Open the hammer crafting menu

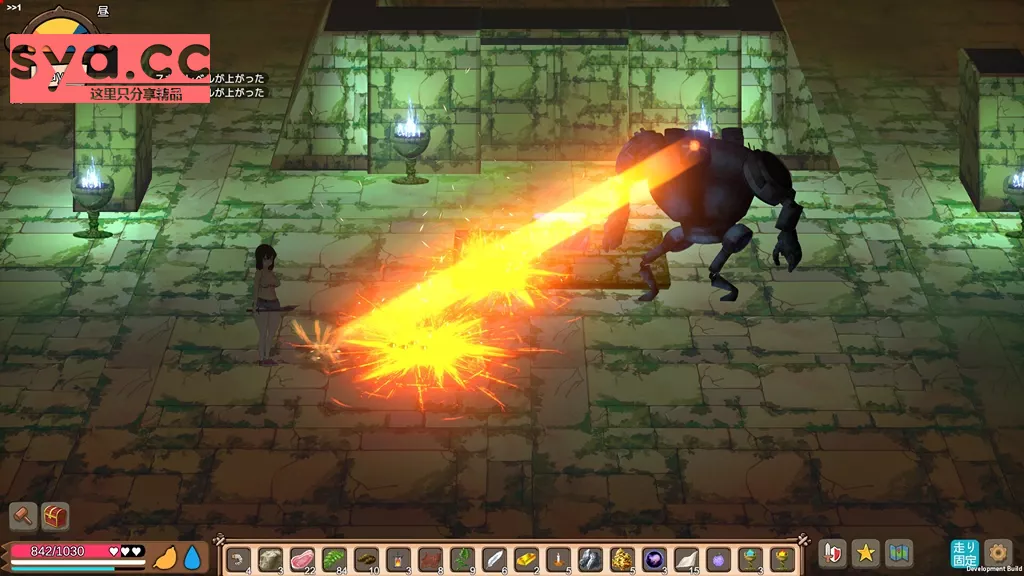23,516
